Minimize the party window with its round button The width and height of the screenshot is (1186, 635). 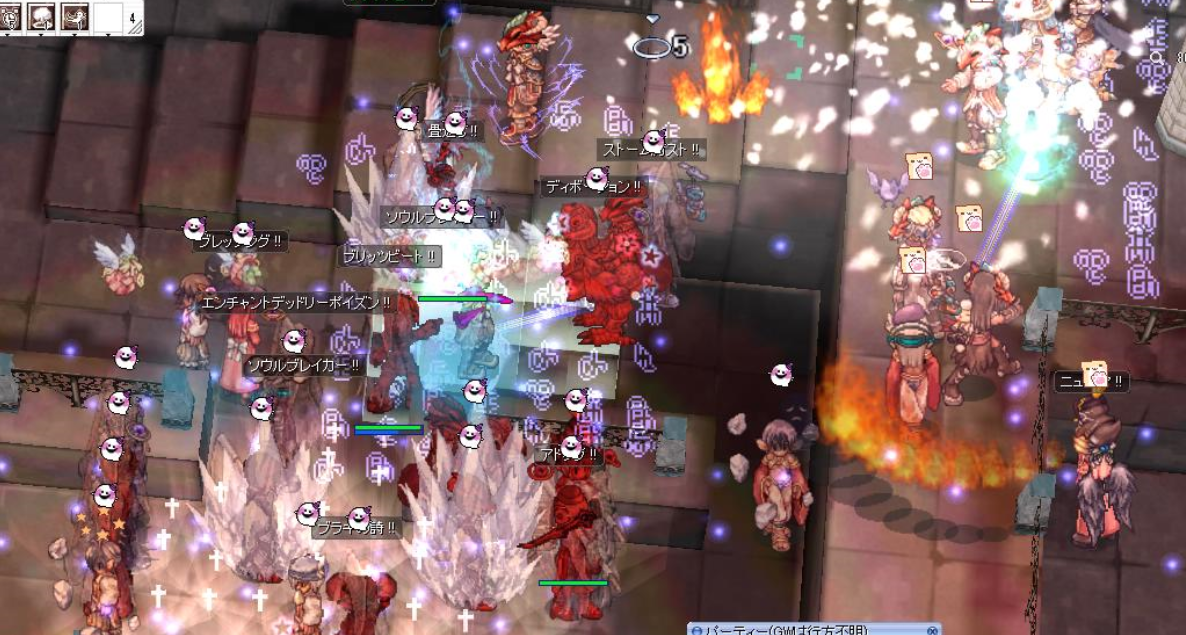(697, 630)
